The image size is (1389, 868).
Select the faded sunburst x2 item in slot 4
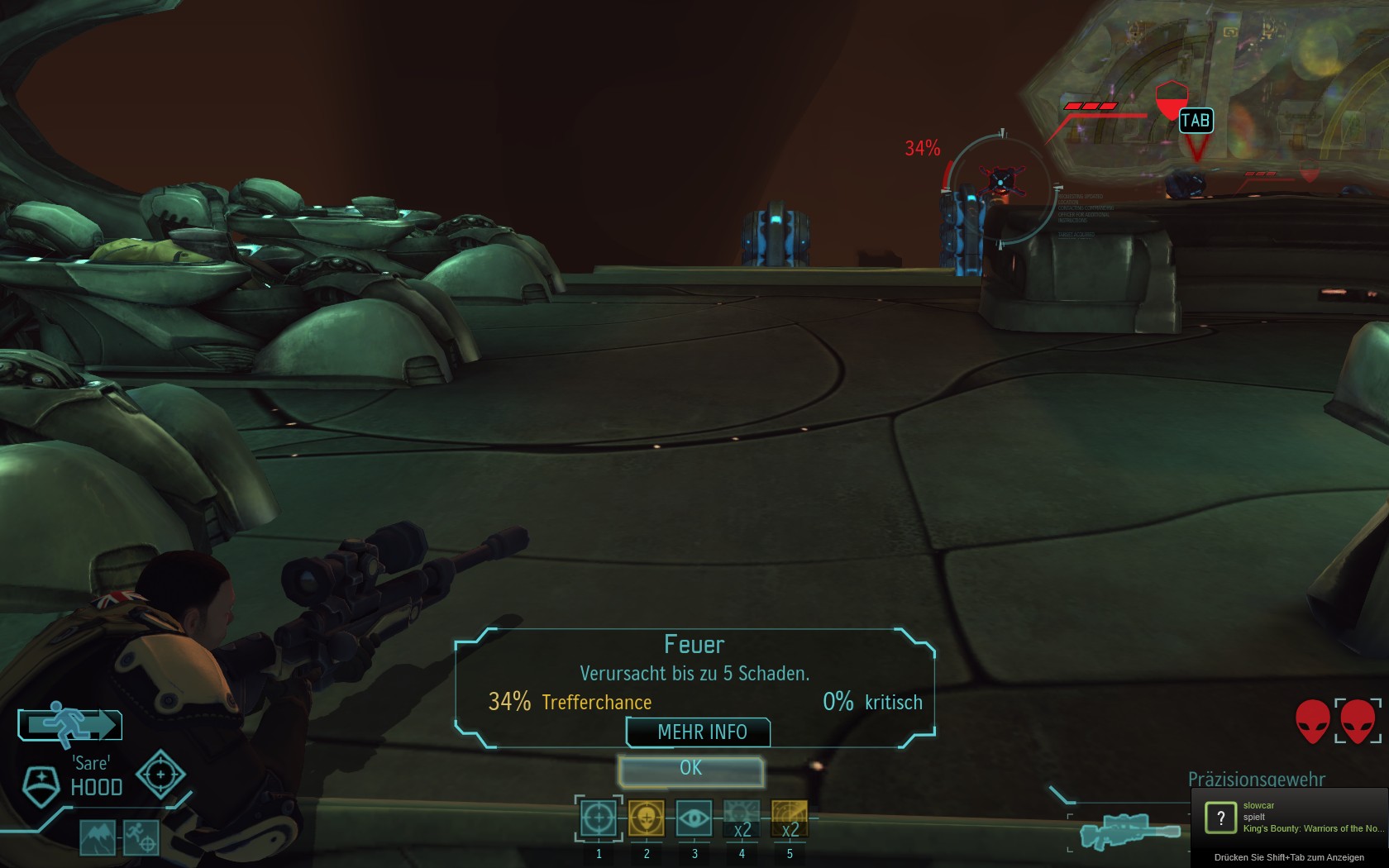pyautogui.click(x=742, y=818)
